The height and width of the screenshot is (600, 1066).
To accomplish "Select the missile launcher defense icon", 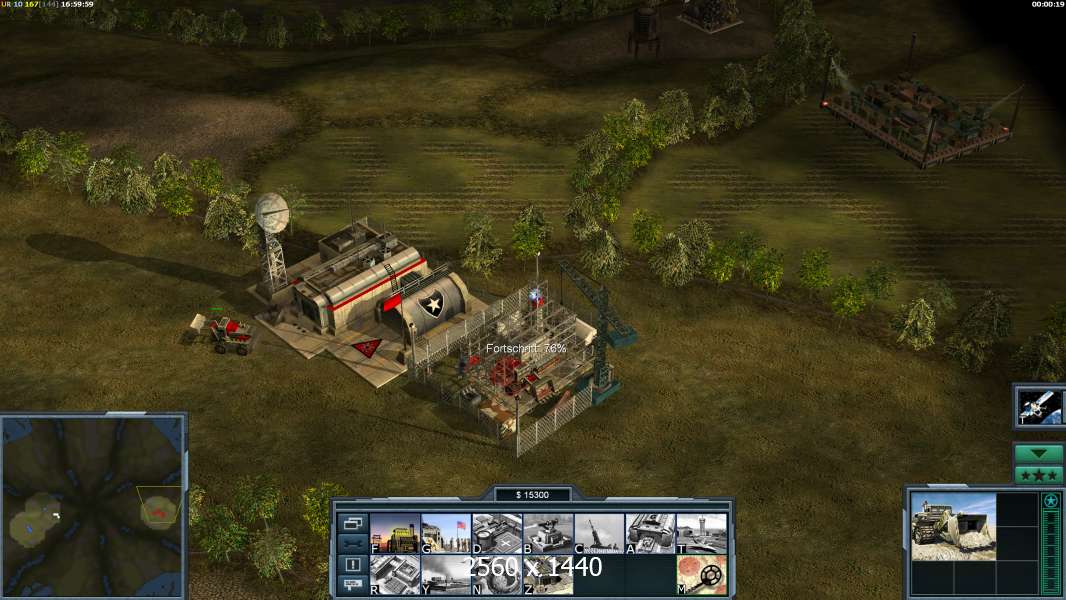I will pyautogui.click(x=599, y=533).
